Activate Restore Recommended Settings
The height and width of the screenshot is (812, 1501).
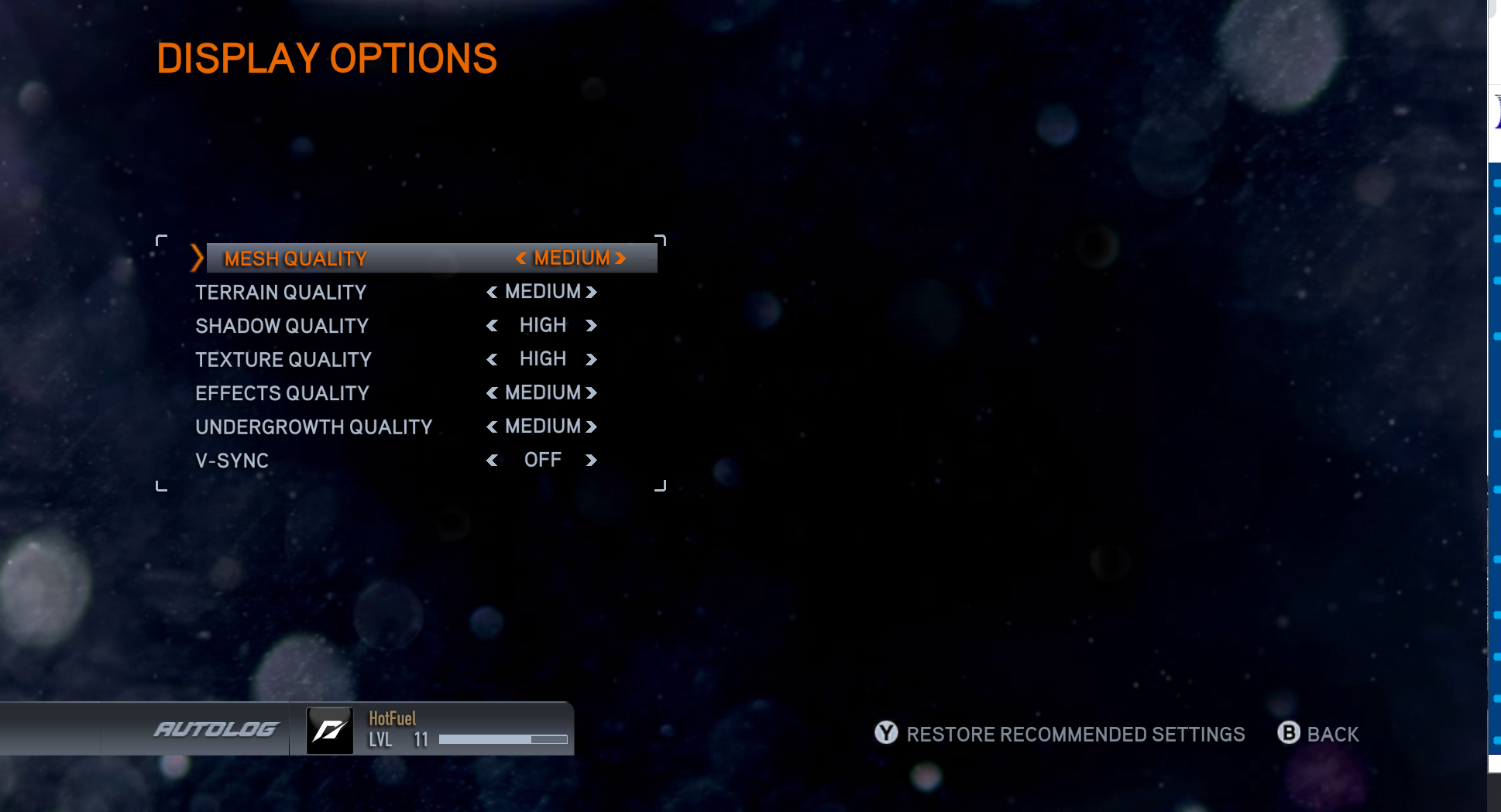(1075, 734)
